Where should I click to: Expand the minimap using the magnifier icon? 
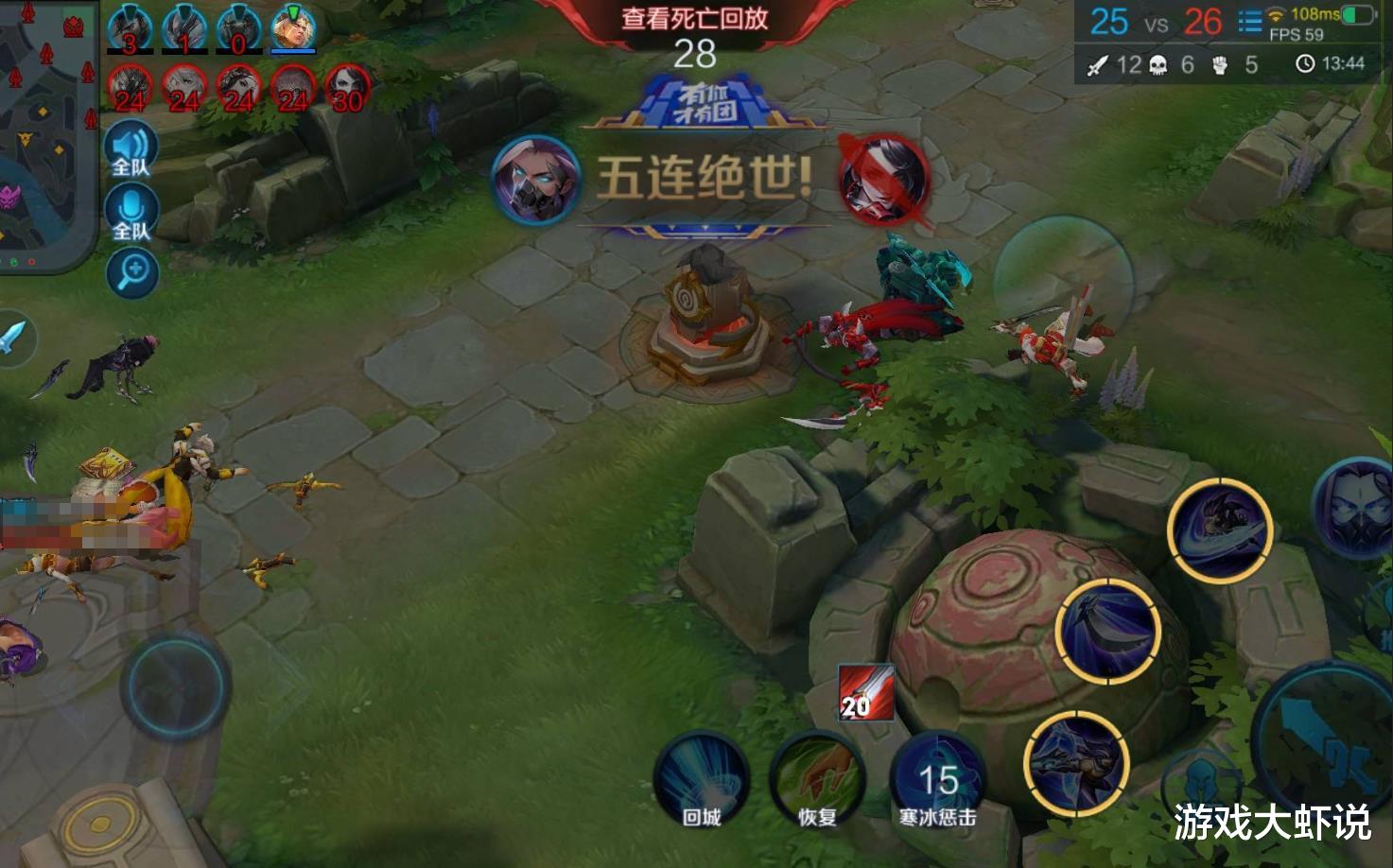coord(131,272)
